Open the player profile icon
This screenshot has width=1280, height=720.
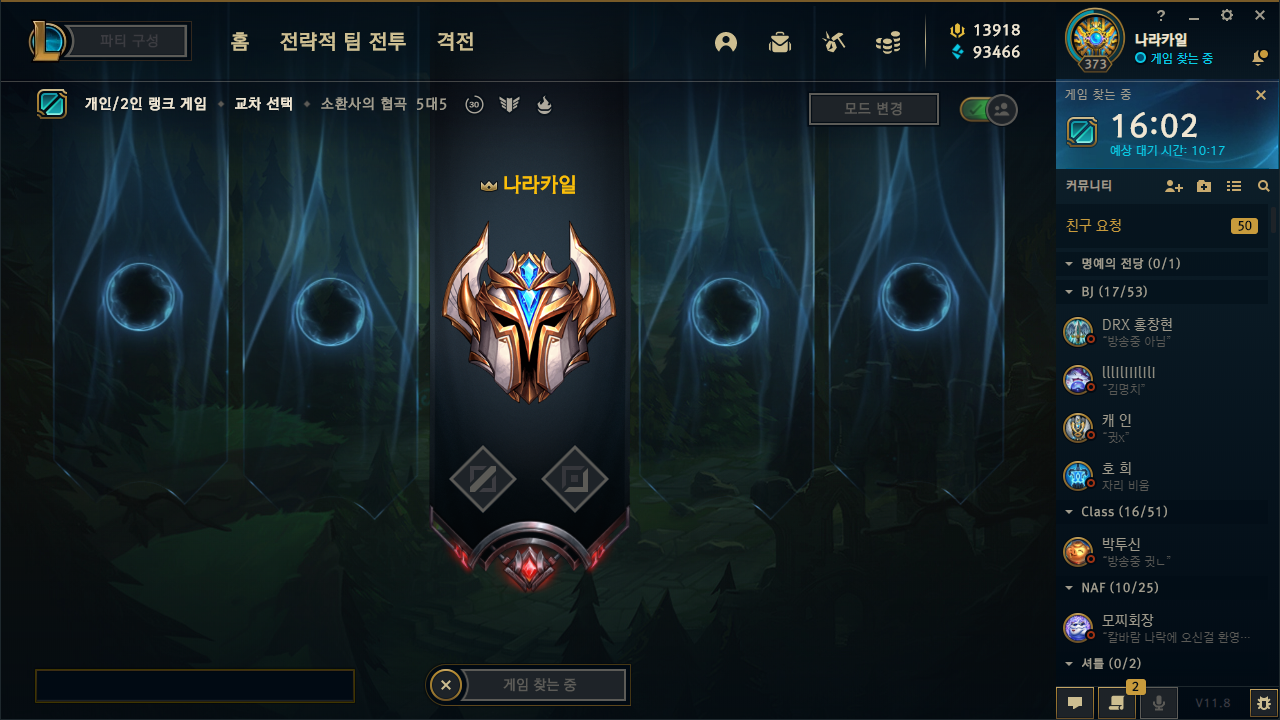726,44
